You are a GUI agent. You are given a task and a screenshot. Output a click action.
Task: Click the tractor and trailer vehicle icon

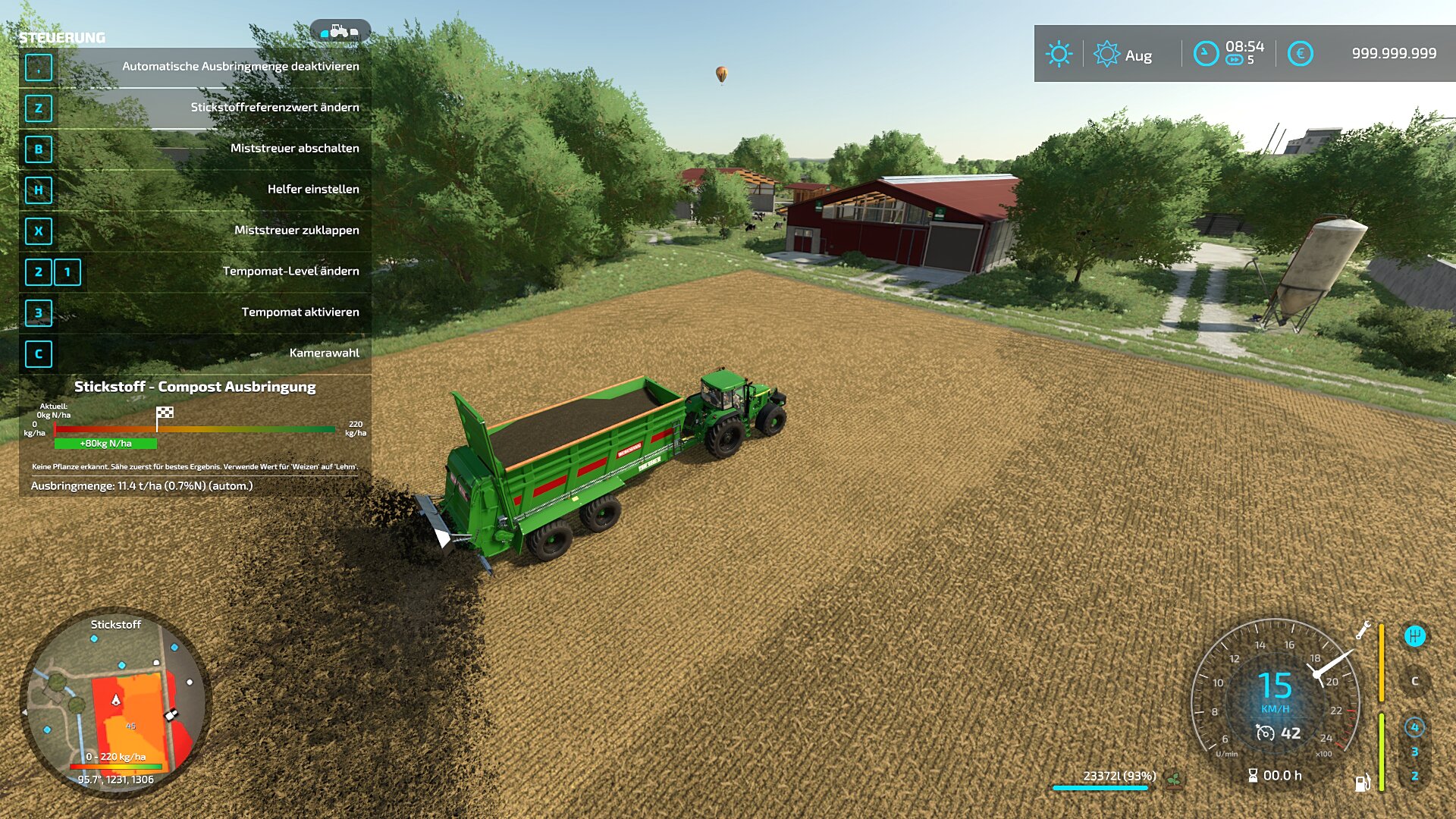tap(340, 31)
